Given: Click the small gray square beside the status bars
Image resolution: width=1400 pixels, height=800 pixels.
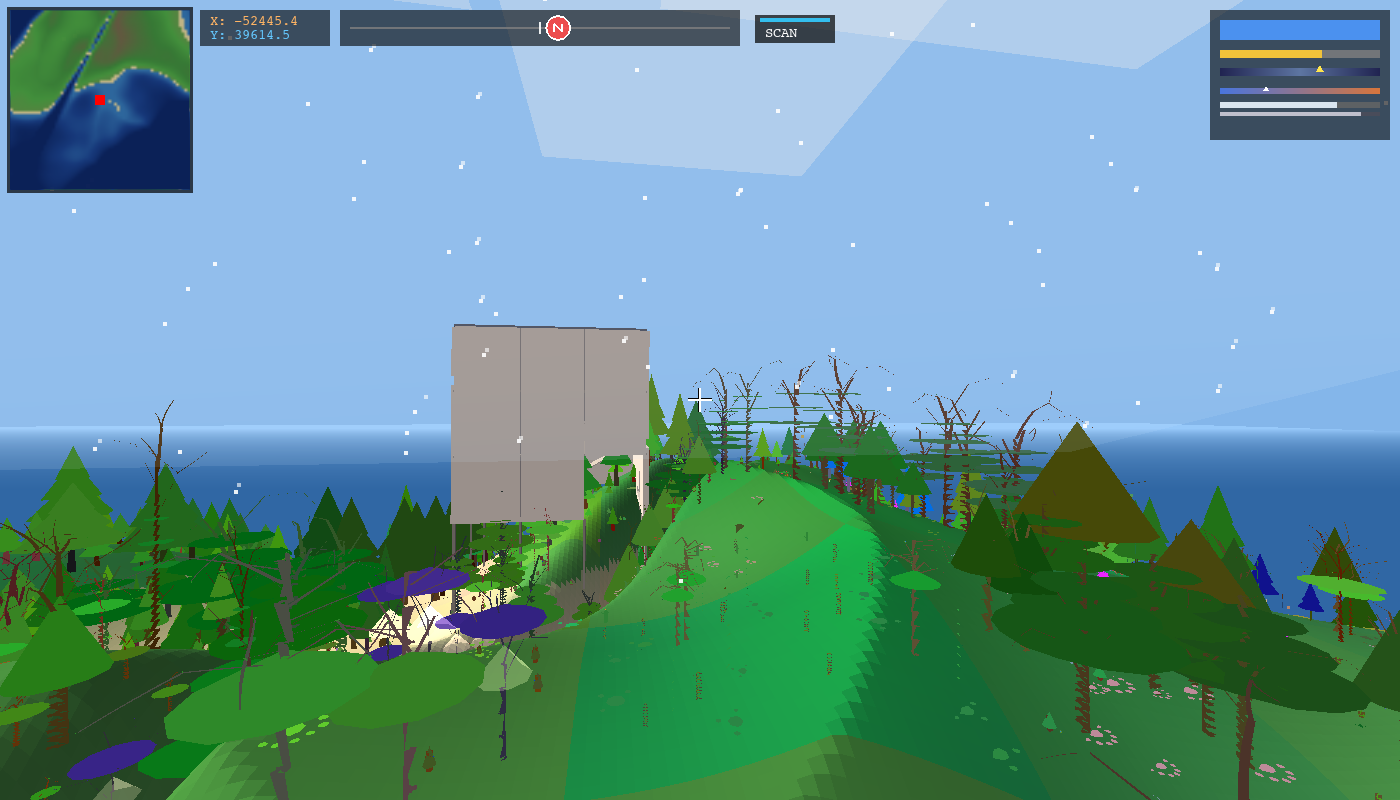Looking at the screenshot, I should (1385, 103).
